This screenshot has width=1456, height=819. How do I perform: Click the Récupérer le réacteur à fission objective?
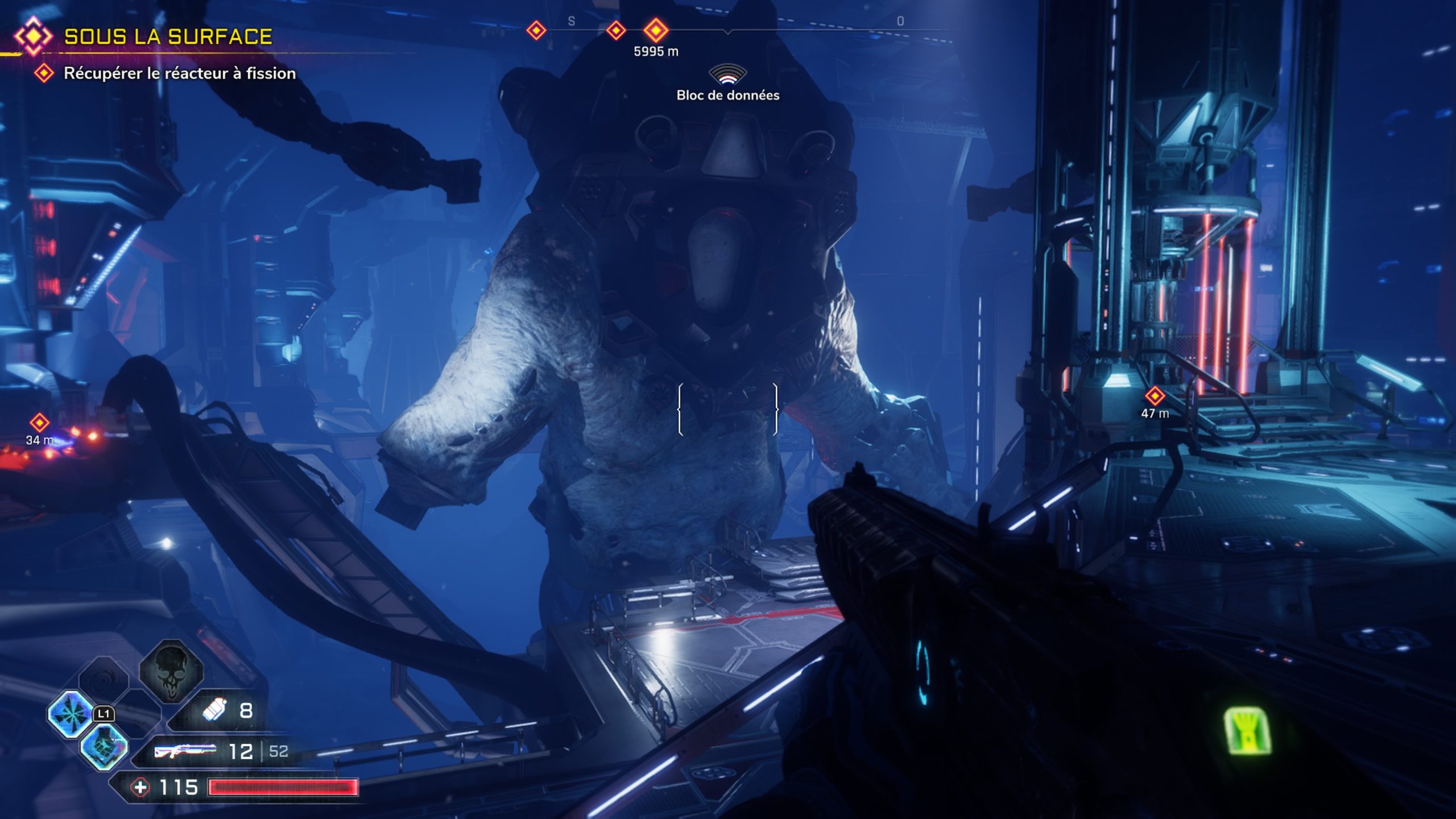tap(179, 73)
